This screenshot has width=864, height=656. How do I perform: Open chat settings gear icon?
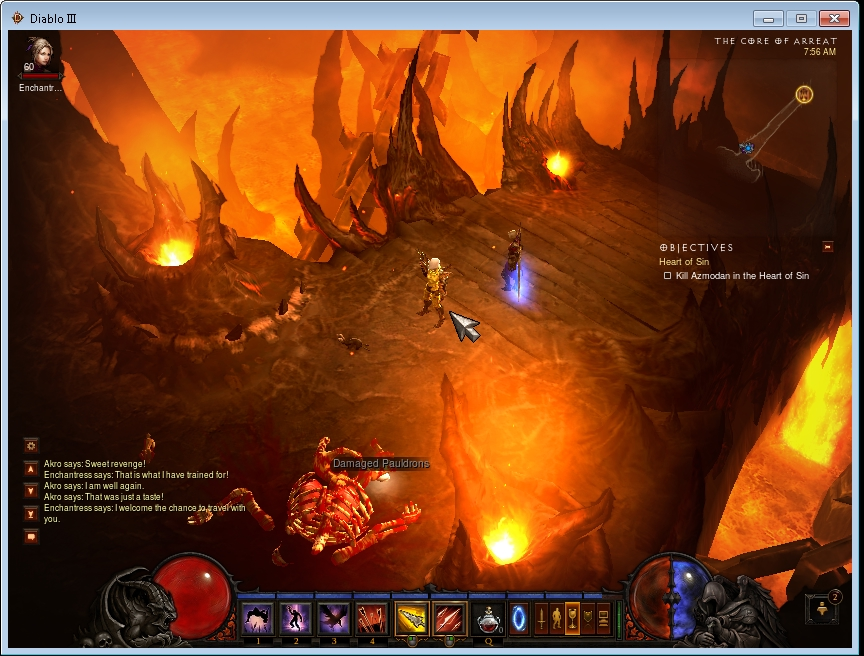pyautogui.click(x=31, y=446)
